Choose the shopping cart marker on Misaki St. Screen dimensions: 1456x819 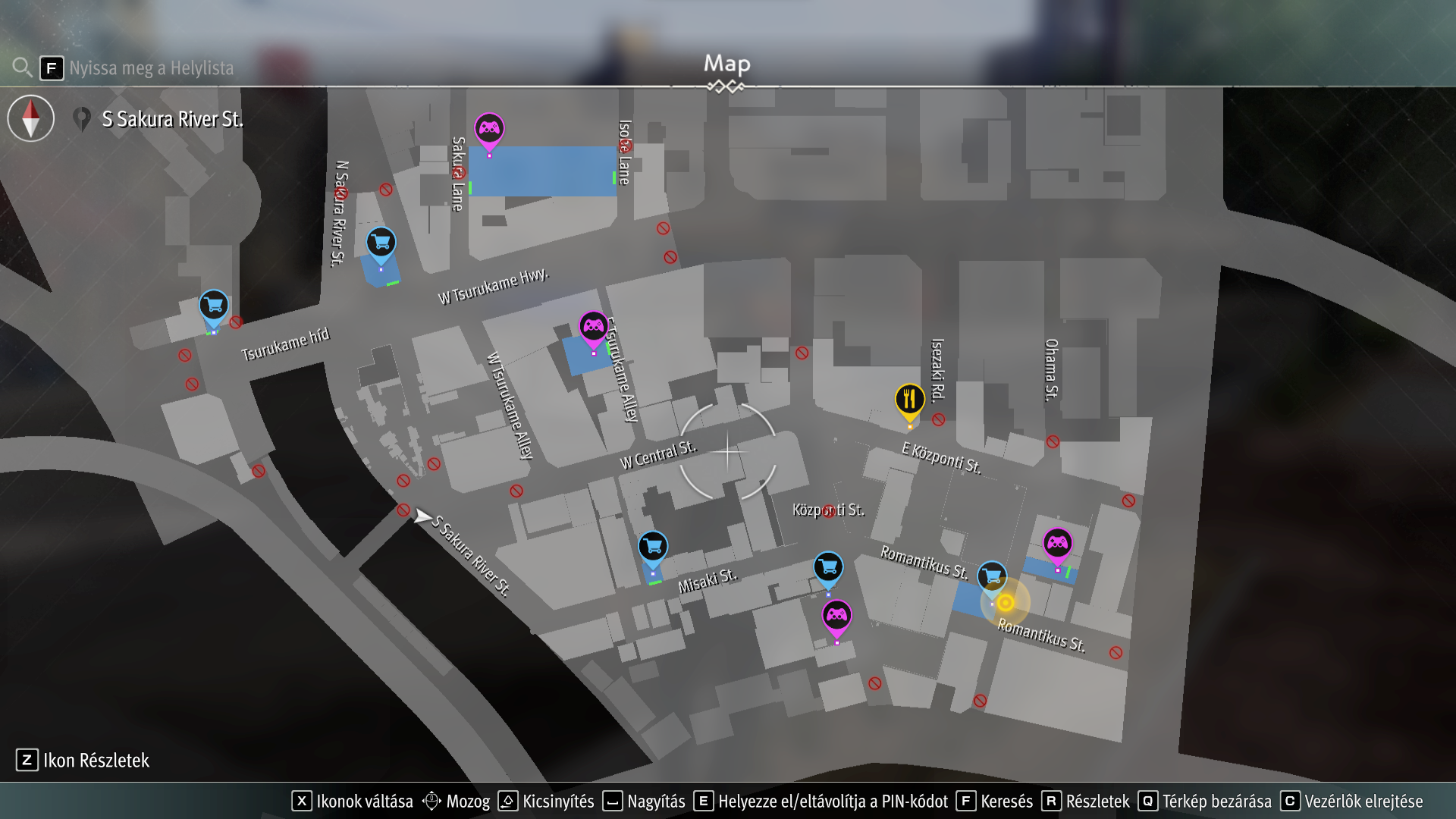click(652, 546)
